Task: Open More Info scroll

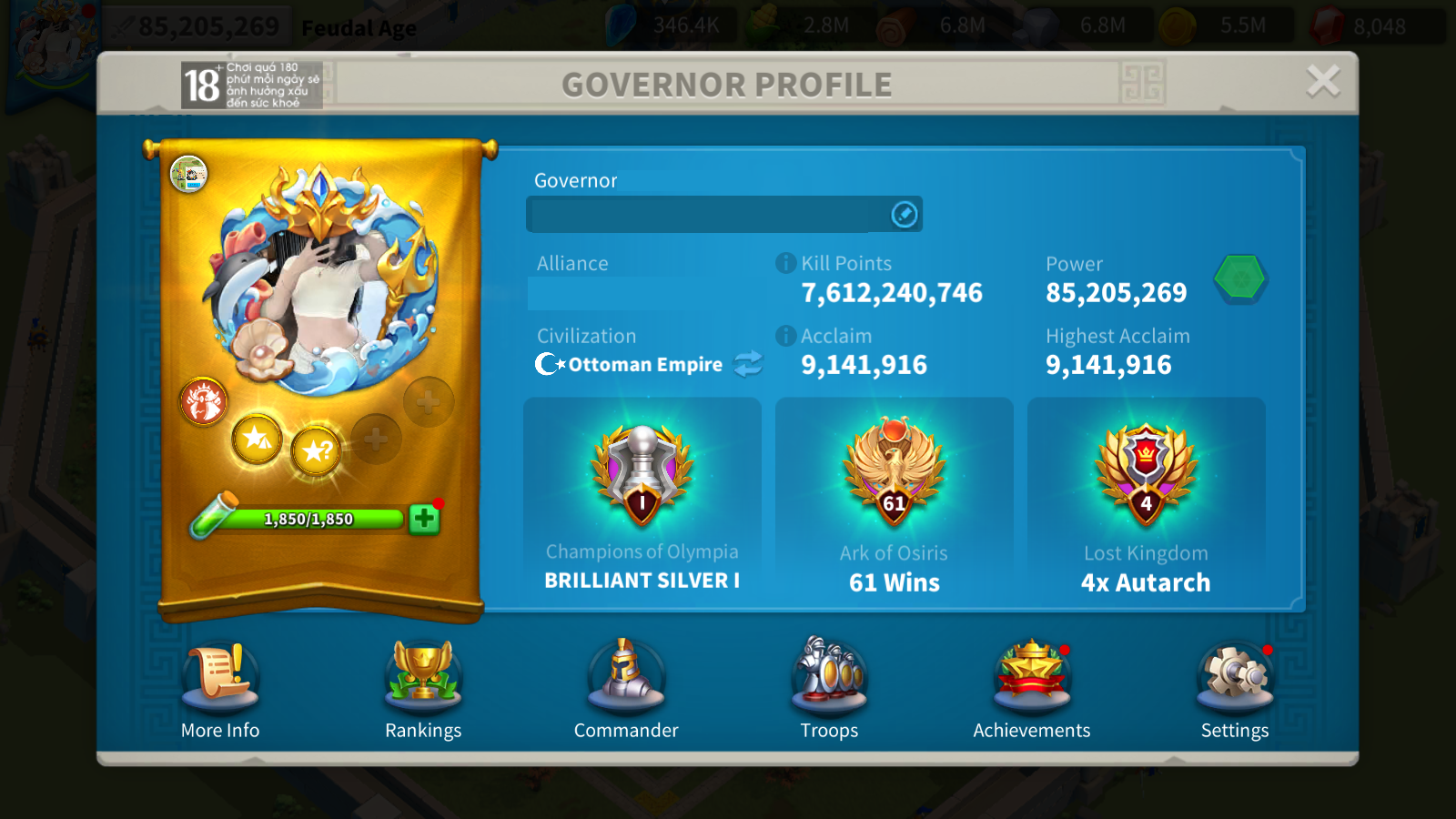Action: click(x=220, y=678)
